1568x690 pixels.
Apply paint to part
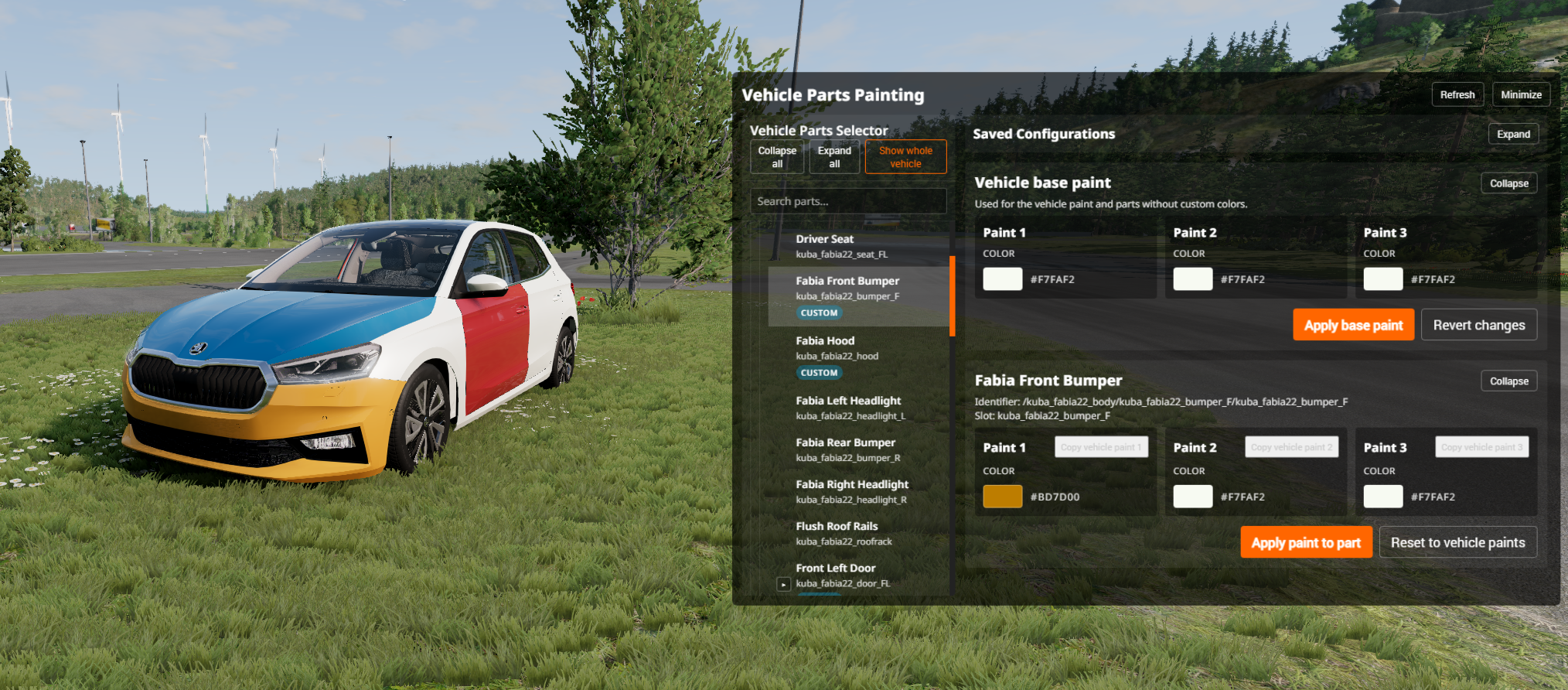pos(1306,542)
